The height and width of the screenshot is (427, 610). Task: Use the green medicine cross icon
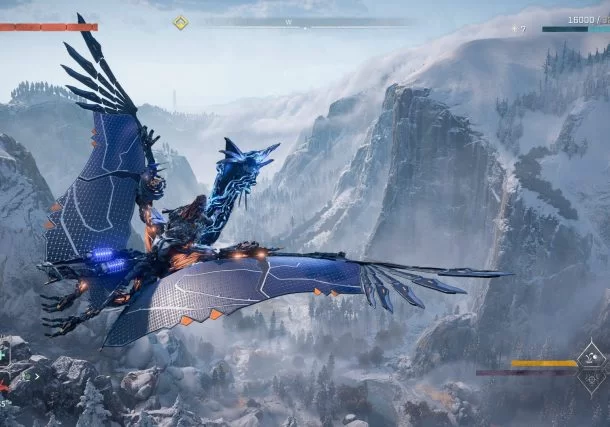pyautogui.click(x=3, y=353)
